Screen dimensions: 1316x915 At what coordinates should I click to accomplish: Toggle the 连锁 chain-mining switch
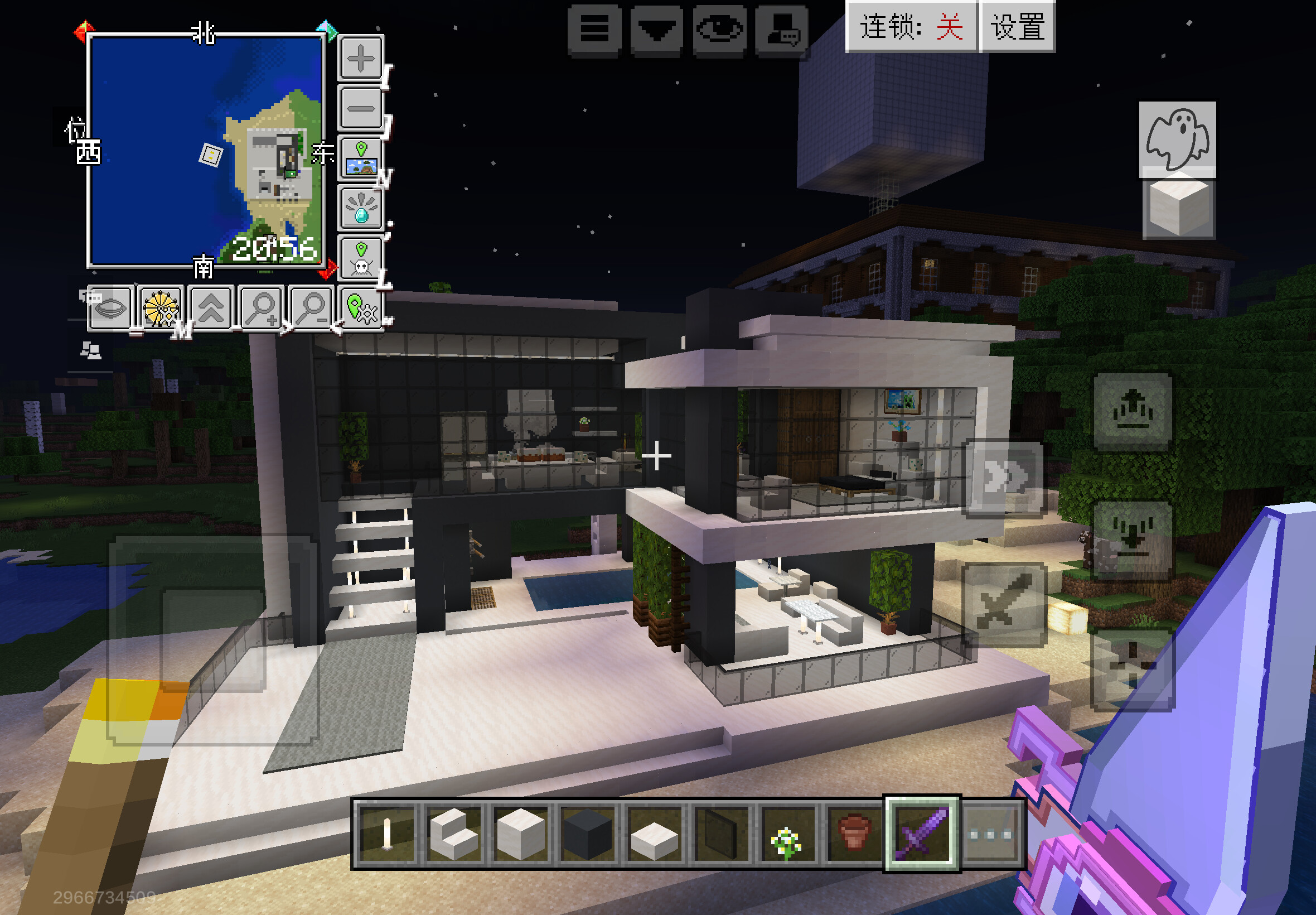point(911,27)
